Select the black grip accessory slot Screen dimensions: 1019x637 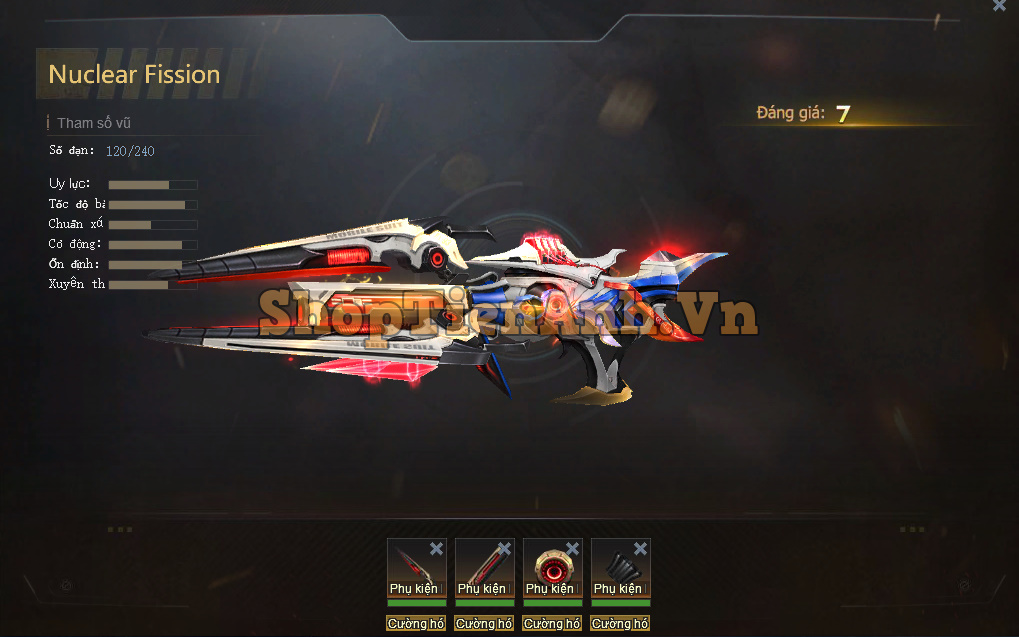point(616,566)
